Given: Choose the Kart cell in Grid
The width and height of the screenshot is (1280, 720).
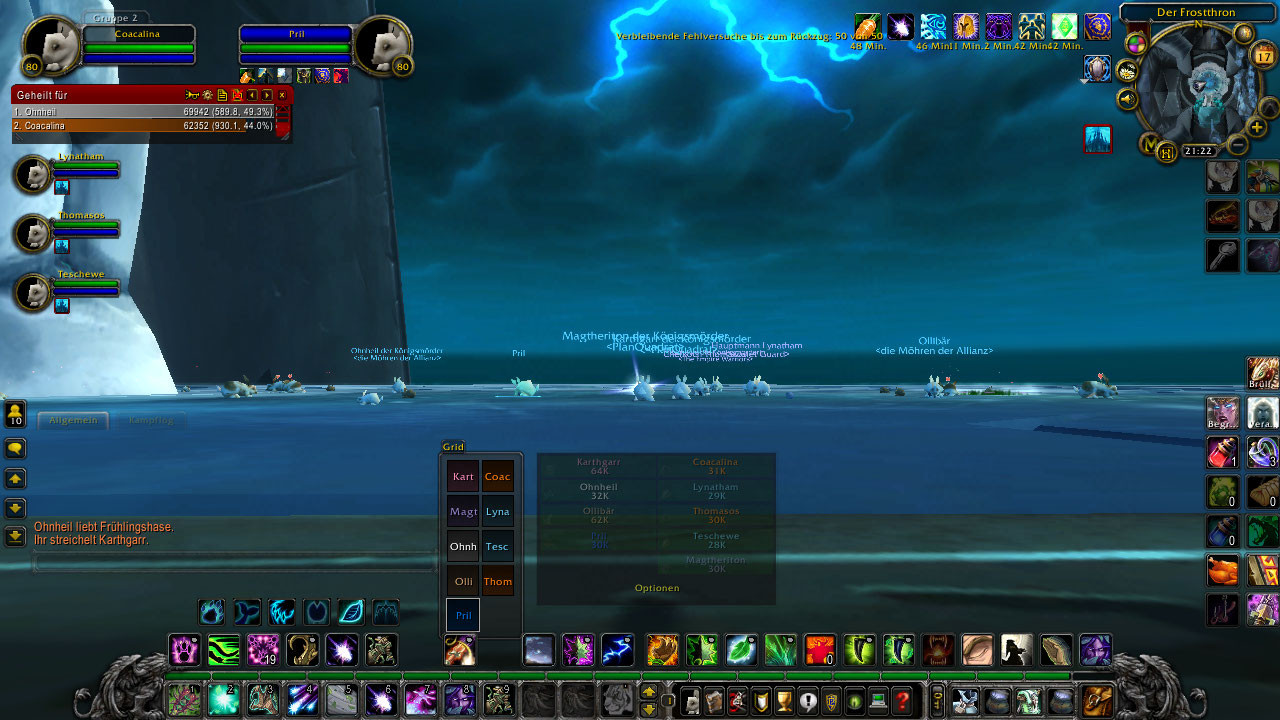Looking at the screenshot, I should click(x=463, y=477).
